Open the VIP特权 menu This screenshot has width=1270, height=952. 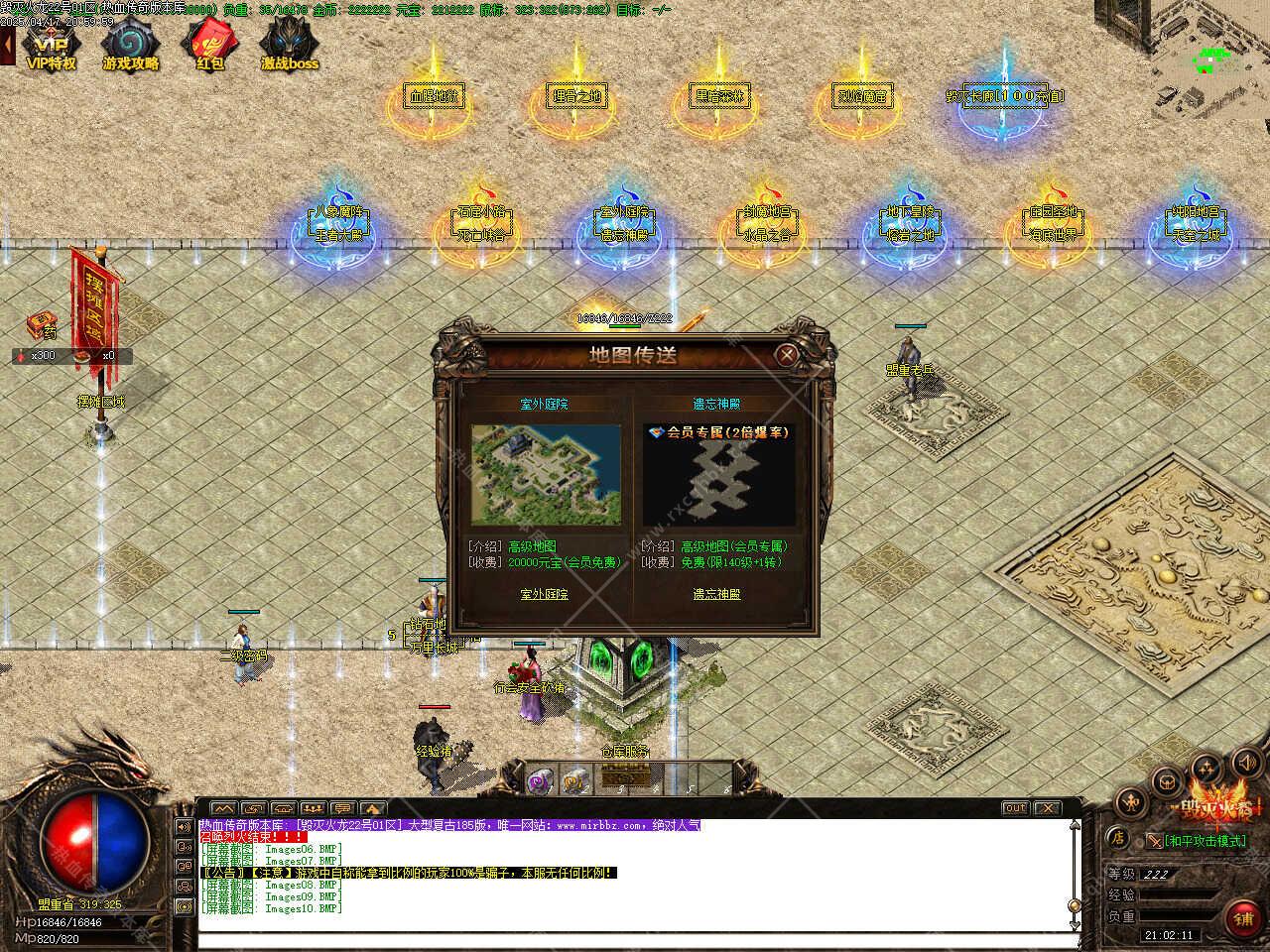point(51,47)
